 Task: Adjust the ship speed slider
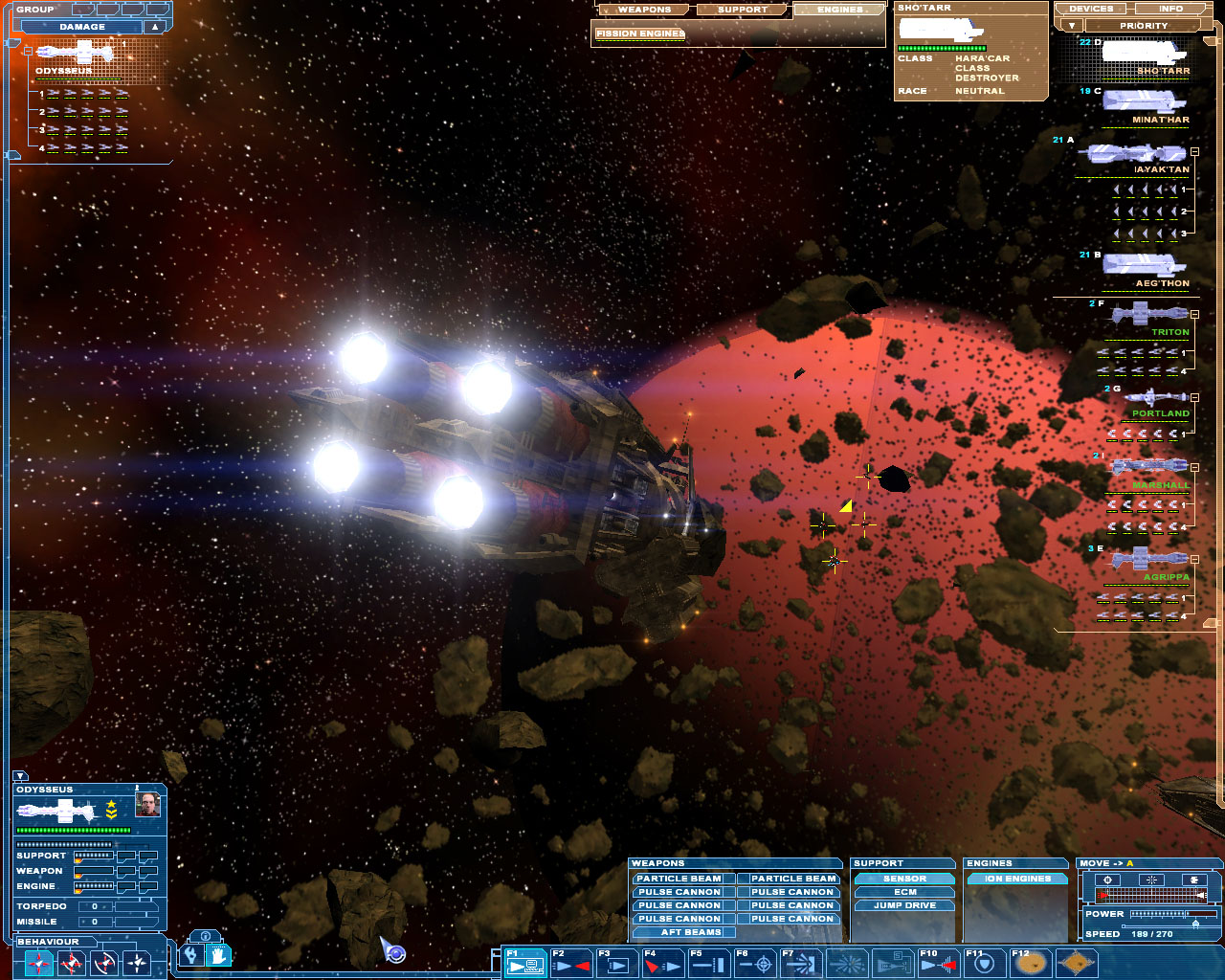(x=1194, y=924)
